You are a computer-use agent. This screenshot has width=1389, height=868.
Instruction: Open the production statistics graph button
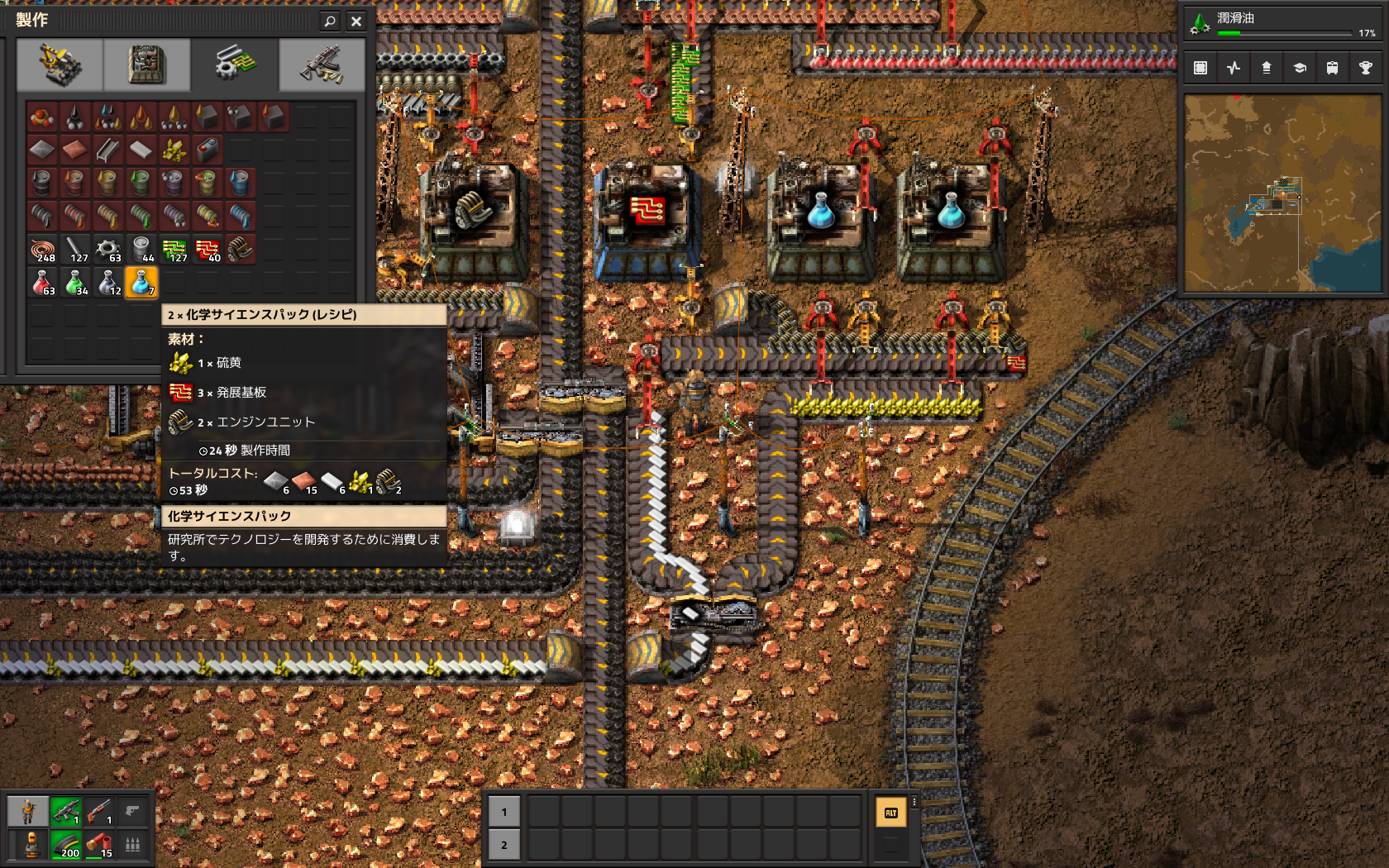(1234, 68)
